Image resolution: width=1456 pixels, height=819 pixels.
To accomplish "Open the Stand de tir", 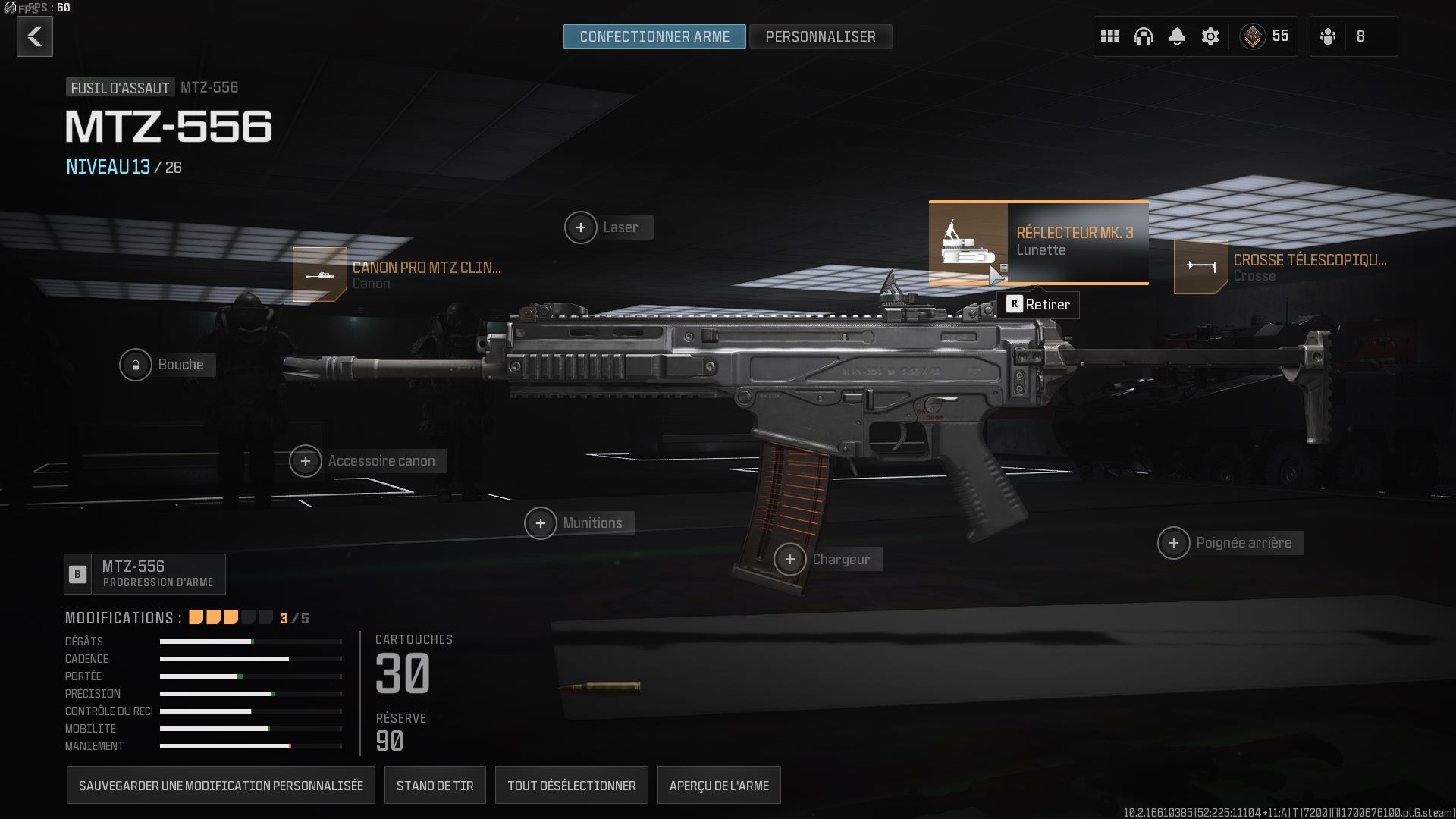I will [x=435, y=786].
